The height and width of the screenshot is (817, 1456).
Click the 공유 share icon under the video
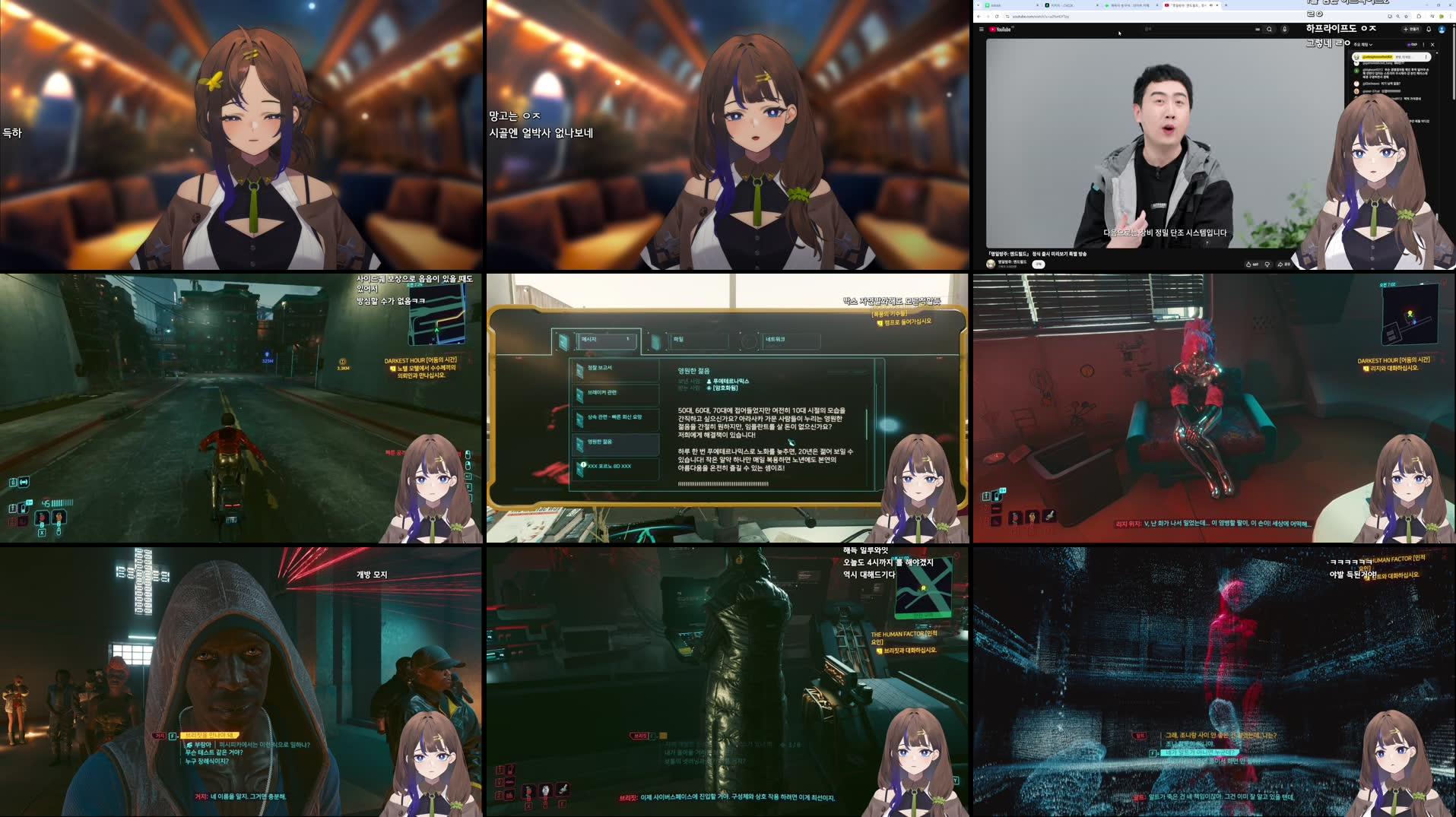(1281, 264)
